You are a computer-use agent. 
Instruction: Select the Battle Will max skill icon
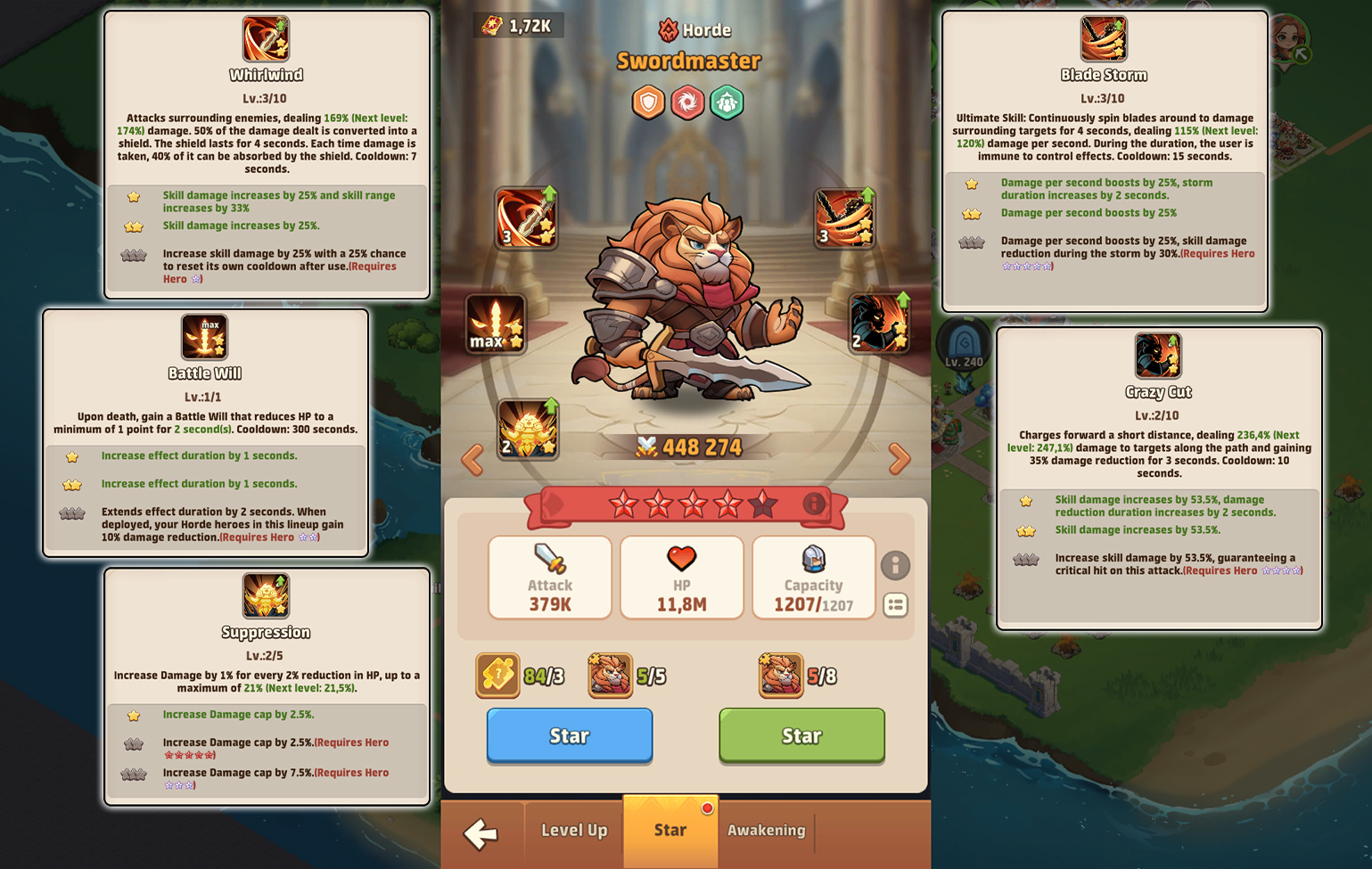click(496, 324)
